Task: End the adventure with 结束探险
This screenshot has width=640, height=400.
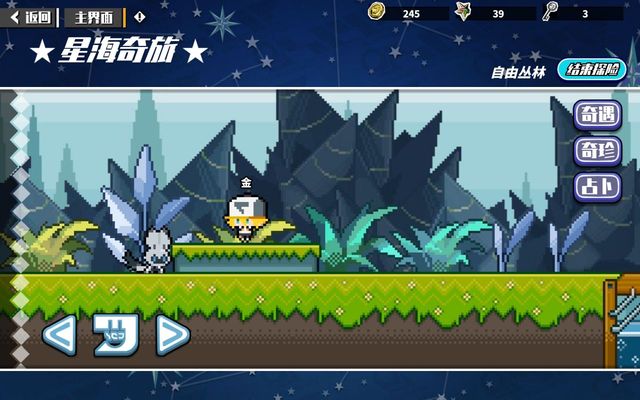Action: pyautogui.click(x=591, y=70)
